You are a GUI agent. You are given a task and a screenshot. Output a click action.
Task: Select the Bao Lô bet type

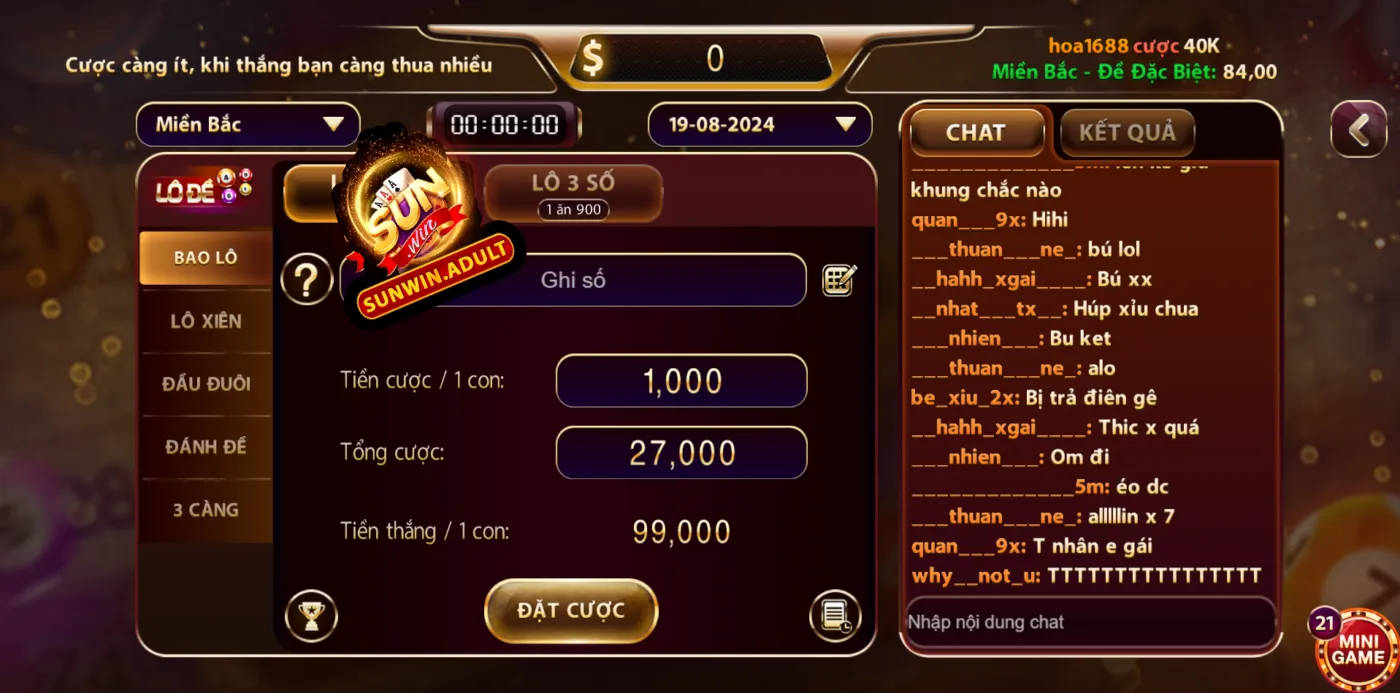(x=205, y=258)
